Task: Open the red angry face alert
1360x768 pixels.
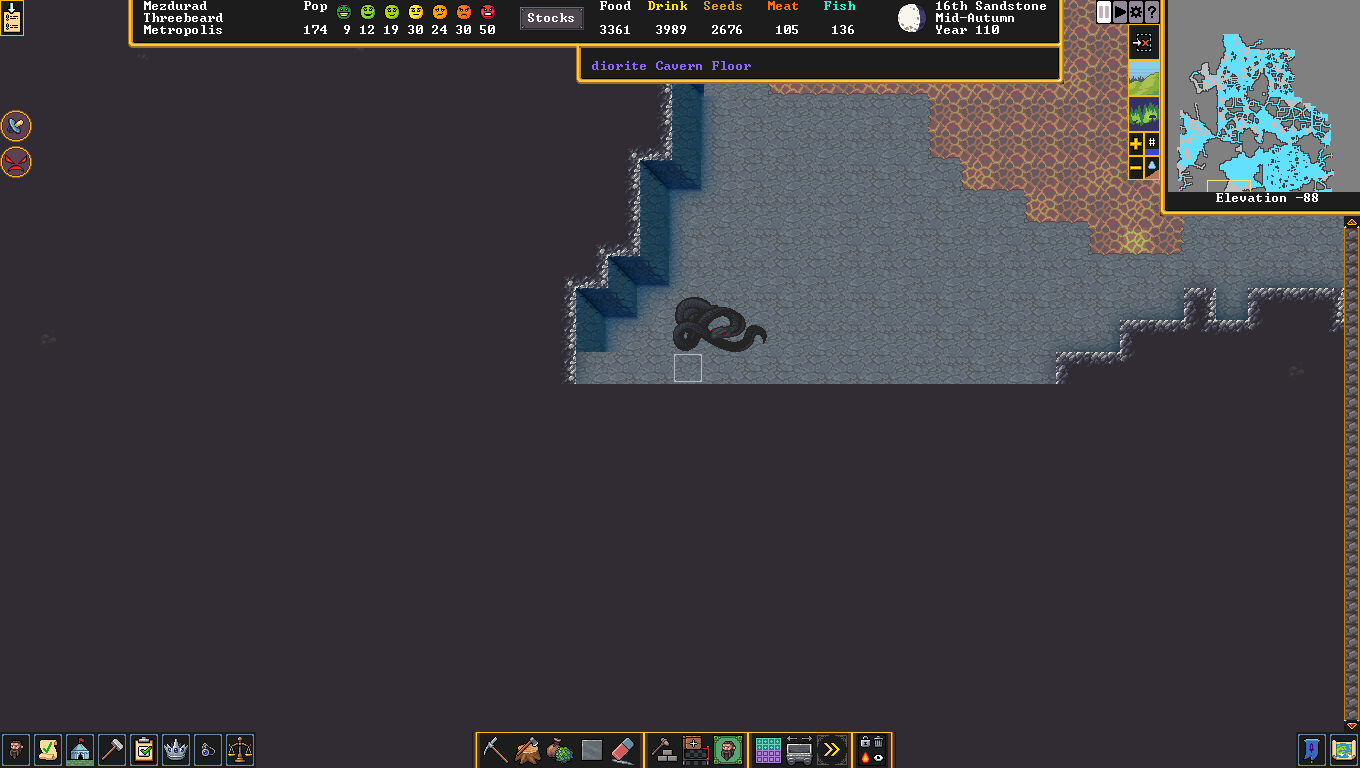Action: pos(16,161)
